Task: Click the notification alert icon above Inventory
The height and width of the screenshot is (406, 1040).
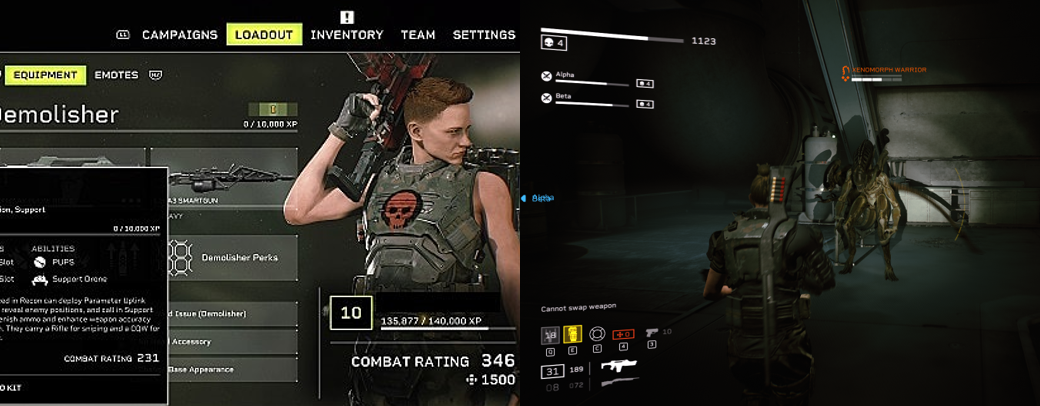Action: (346, 17)
